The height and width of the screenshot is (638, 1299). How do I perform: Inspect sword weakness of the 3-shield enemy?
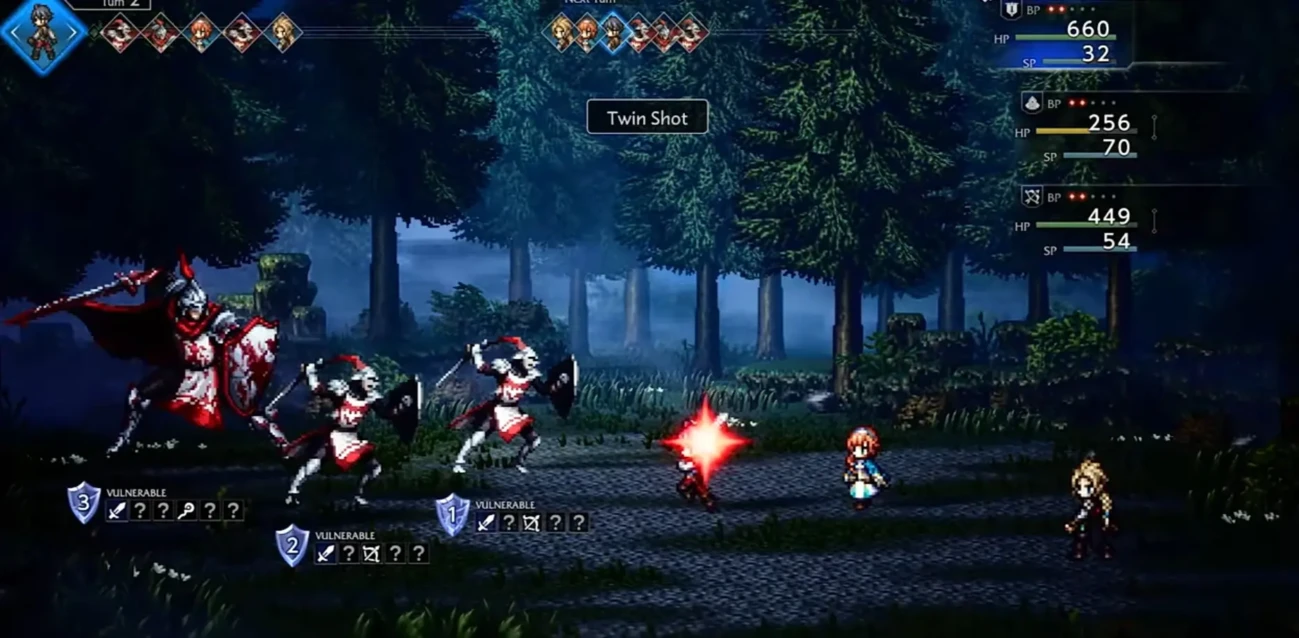[x=117, y=511]
